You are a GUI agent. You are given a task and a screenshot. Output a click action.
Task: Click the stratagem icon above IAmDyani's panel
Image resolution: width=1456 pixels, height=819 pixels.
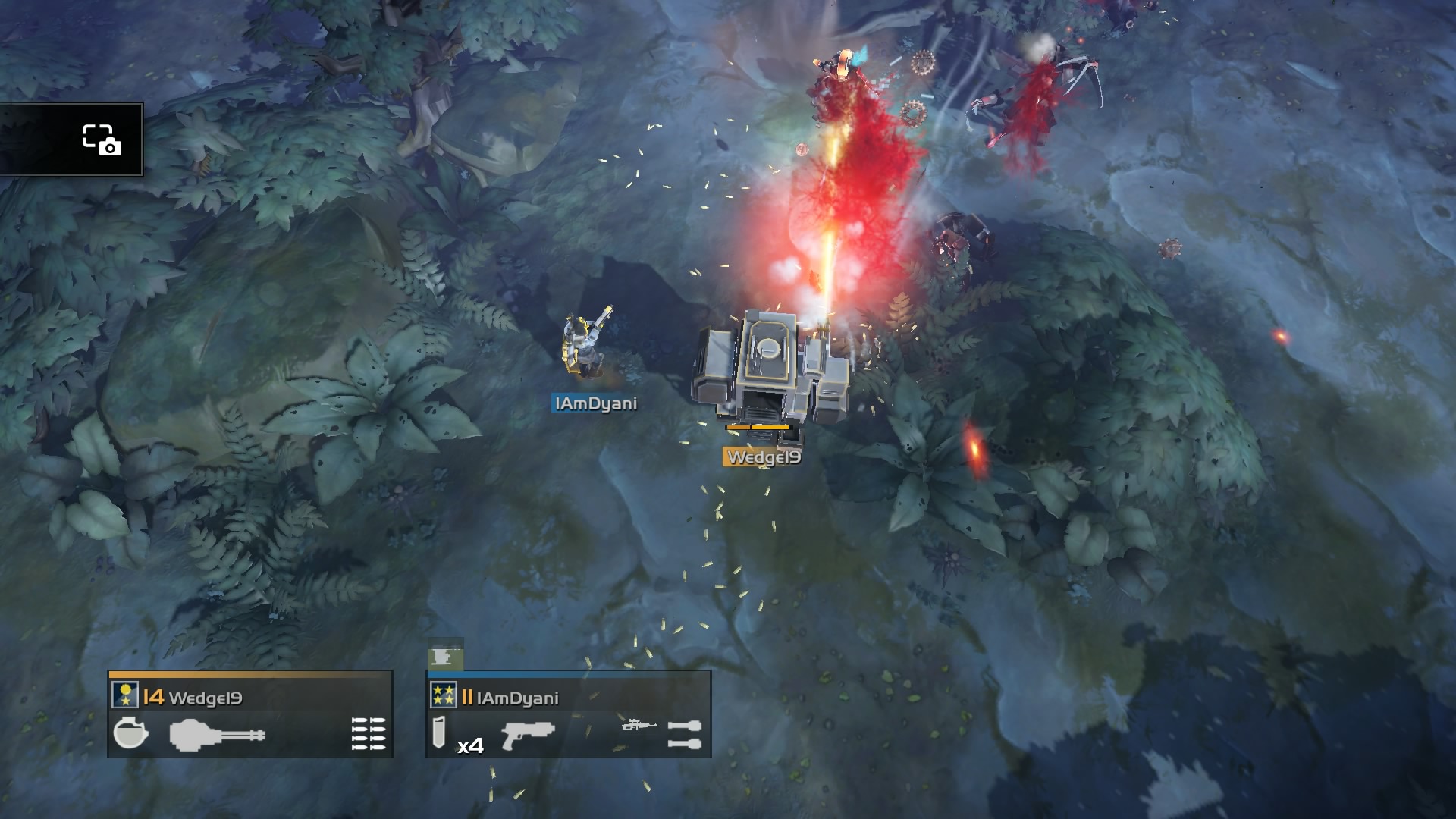445,655
